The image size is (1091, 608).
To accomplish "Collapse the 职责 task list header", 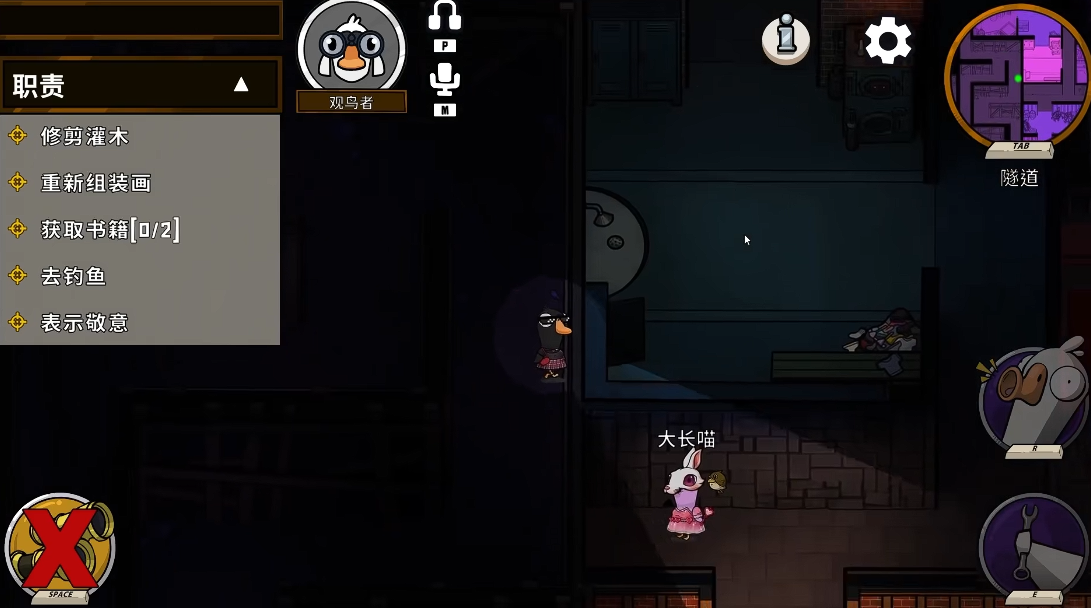I will point(240,85).
